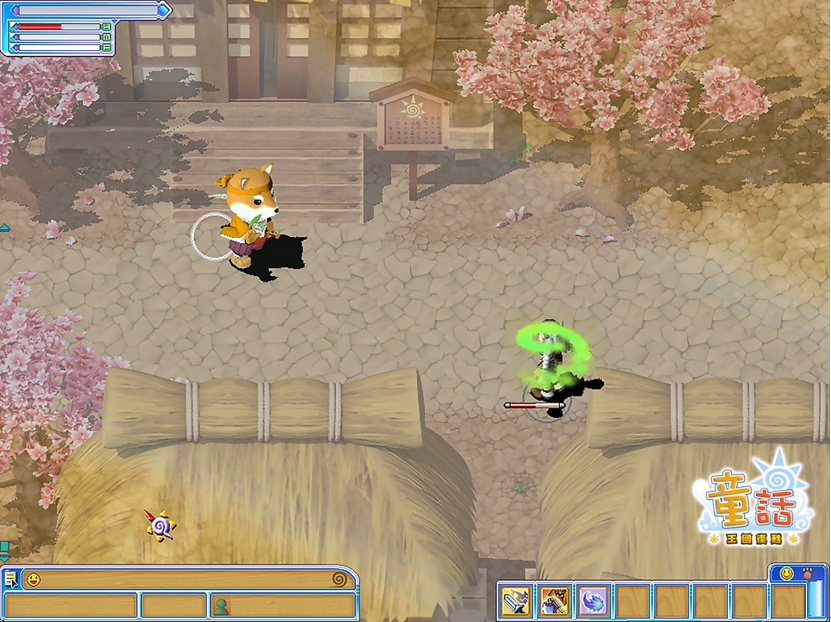Screen dimensions: 831x622
Task: Open the smiley emoticon picker in chat
Action: (x=33, y=579)
